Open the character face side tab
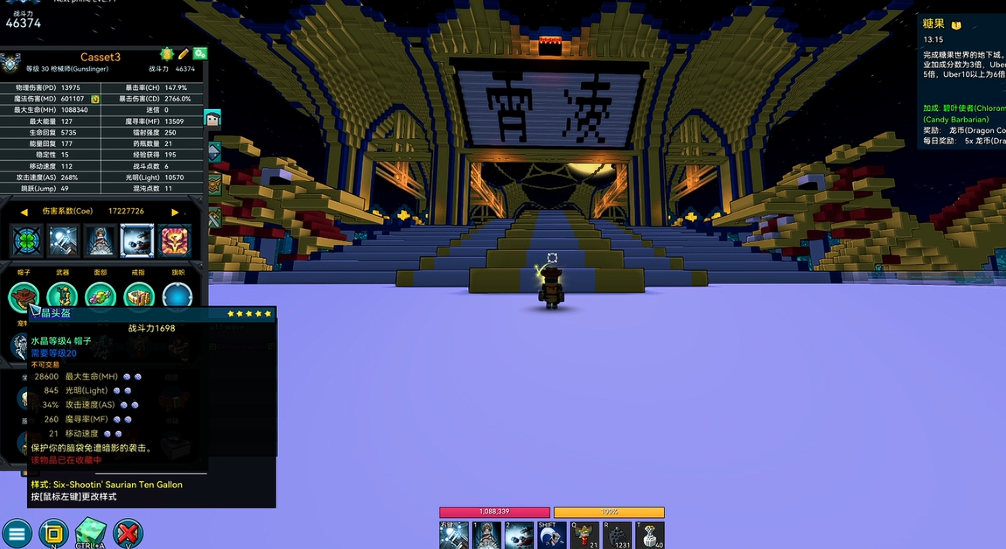This screenshot has width=1006, height=549. click(212, 119)
